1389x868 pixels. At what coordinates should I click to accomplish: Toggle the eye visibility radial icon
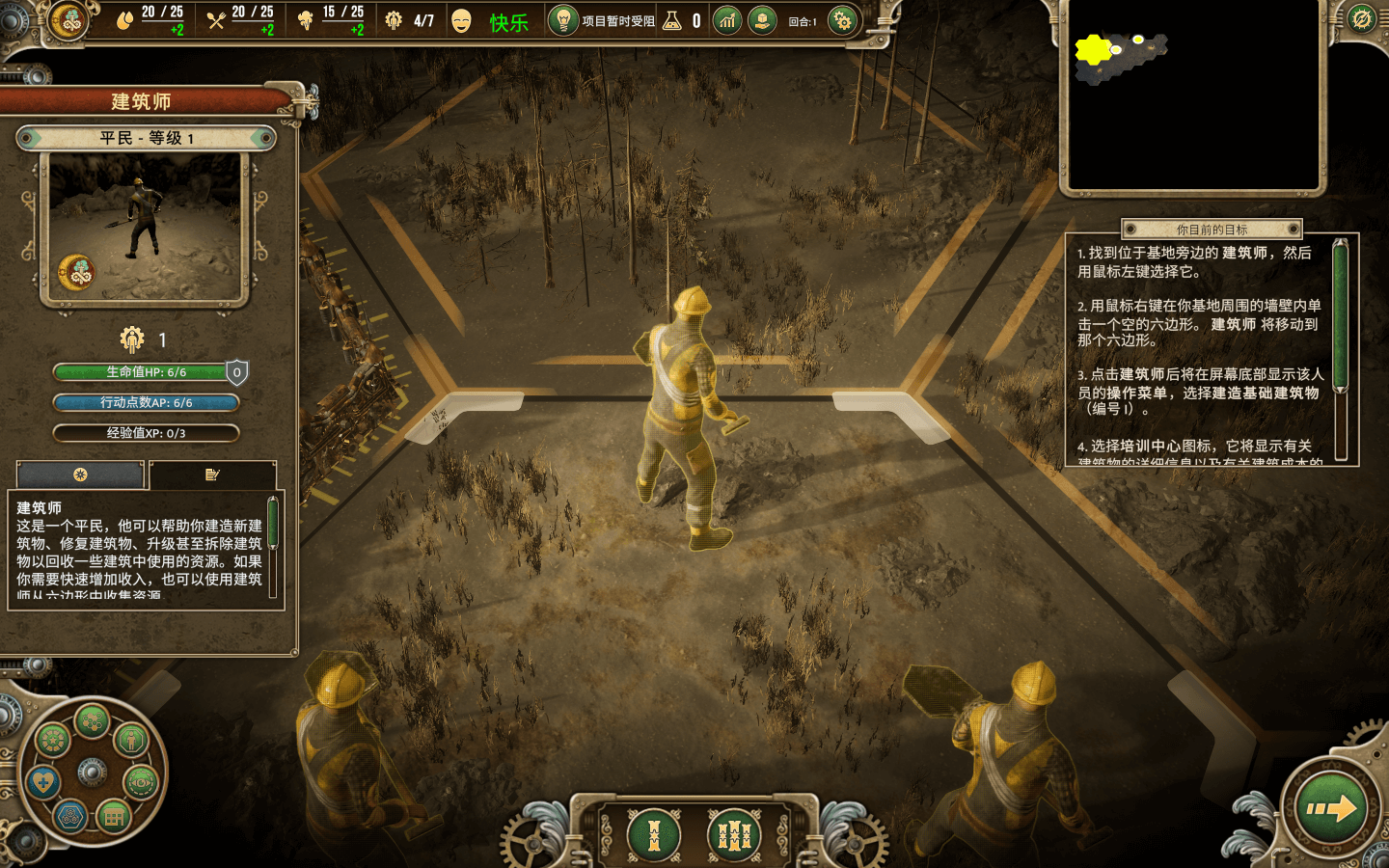[141, 782]
